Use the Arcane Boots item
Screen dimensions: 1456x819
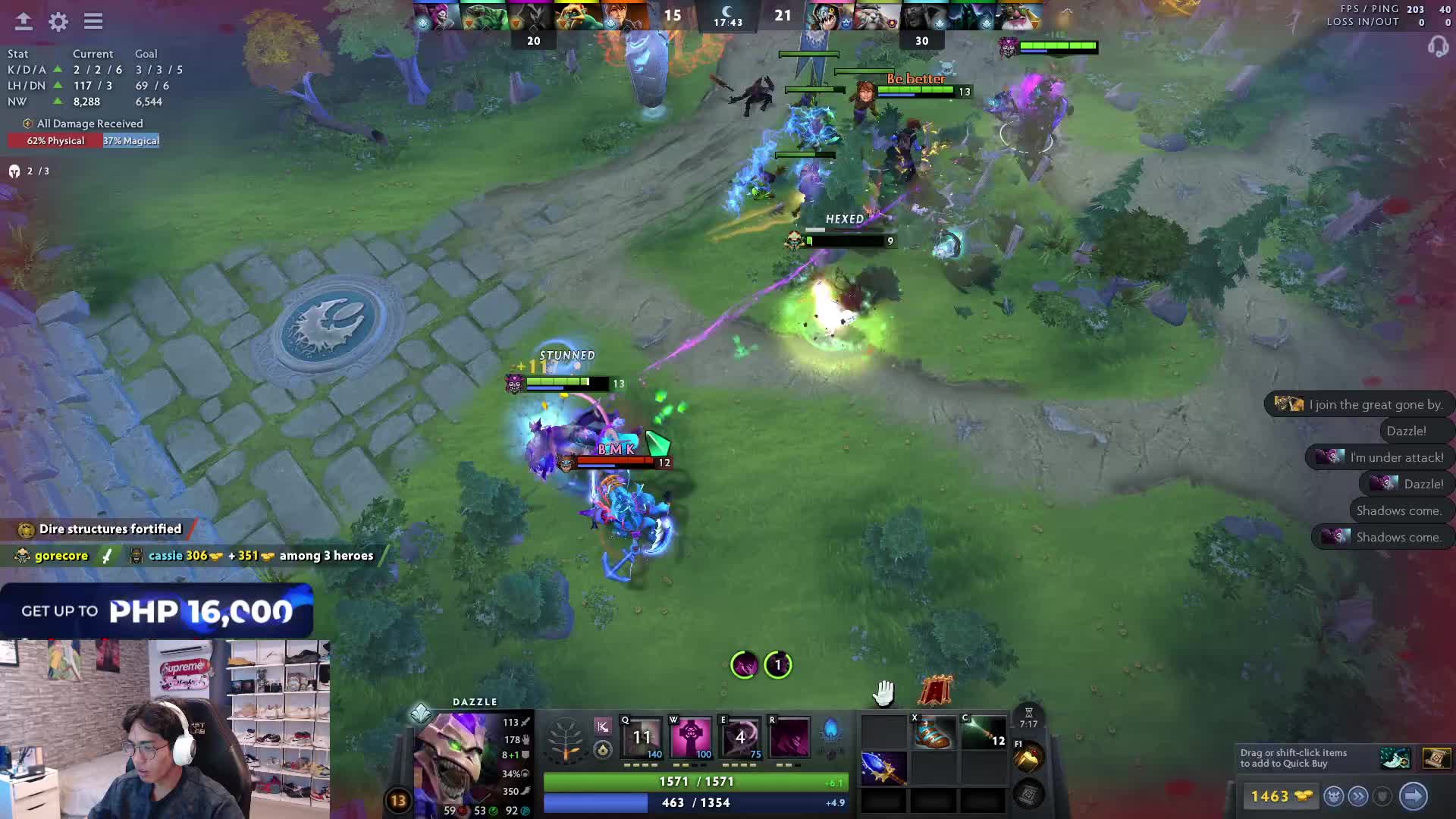click(x=933, y=733)
